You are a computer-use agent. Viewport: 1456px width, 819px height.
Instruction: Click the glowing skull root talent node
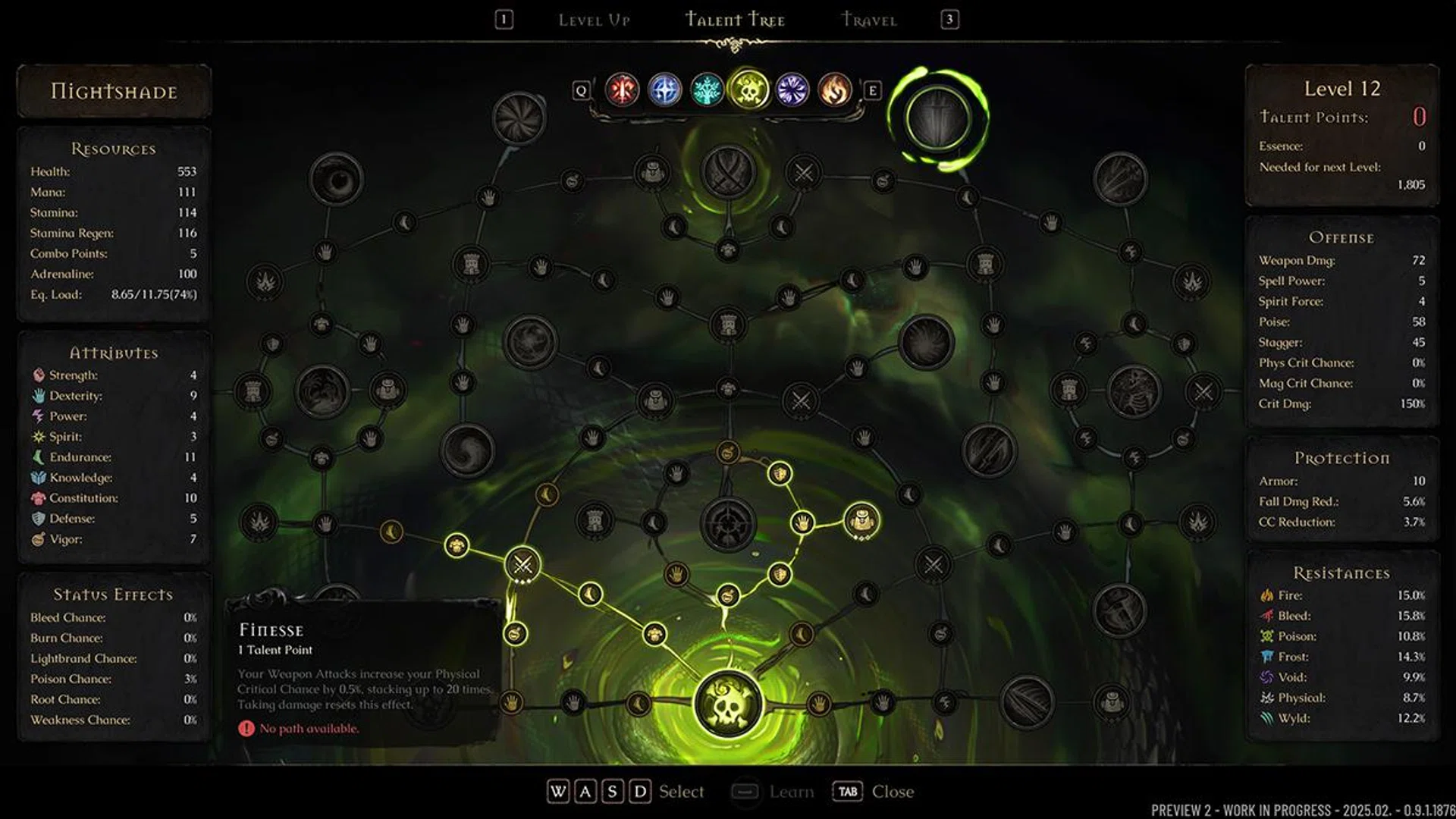pos(729,704)
